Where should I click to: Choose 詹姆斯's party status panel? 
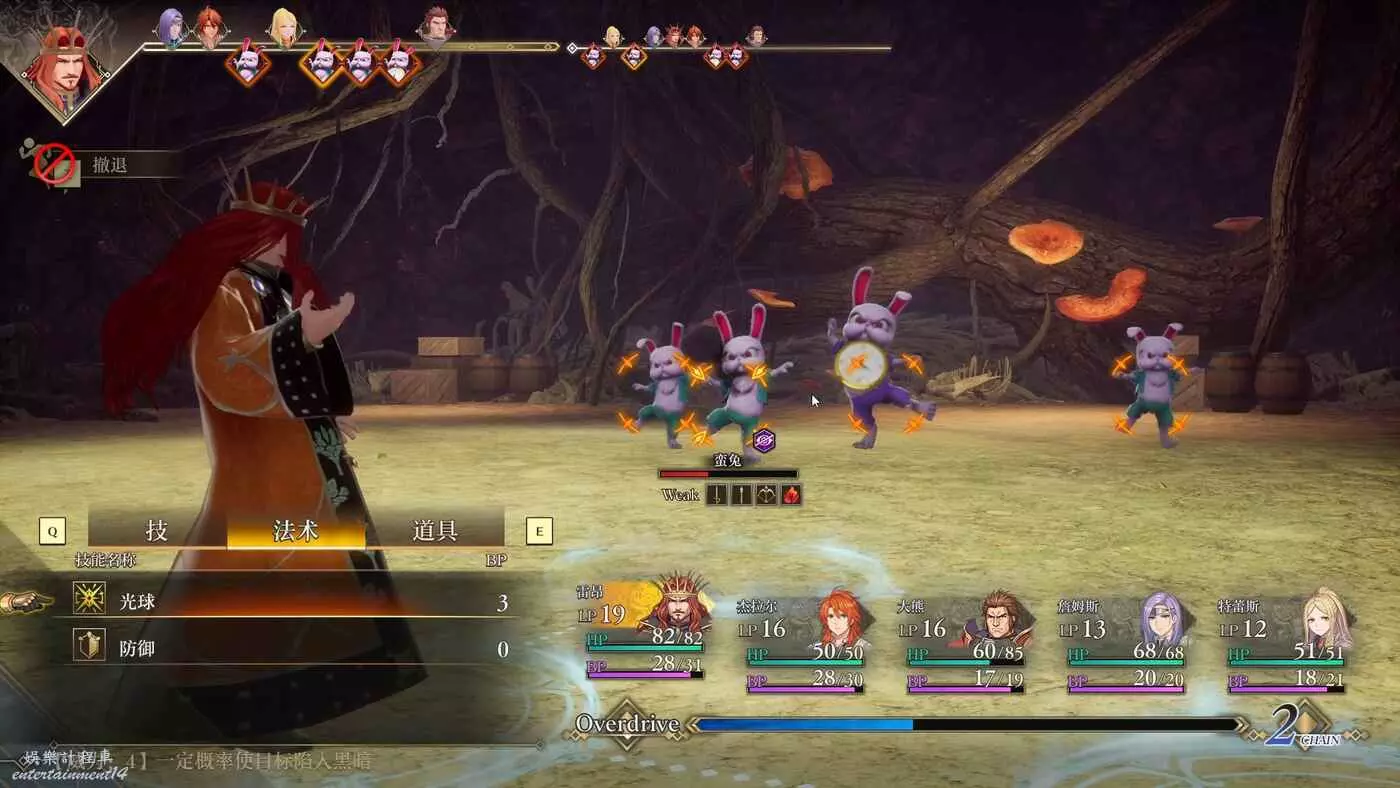click(1125, 640)
